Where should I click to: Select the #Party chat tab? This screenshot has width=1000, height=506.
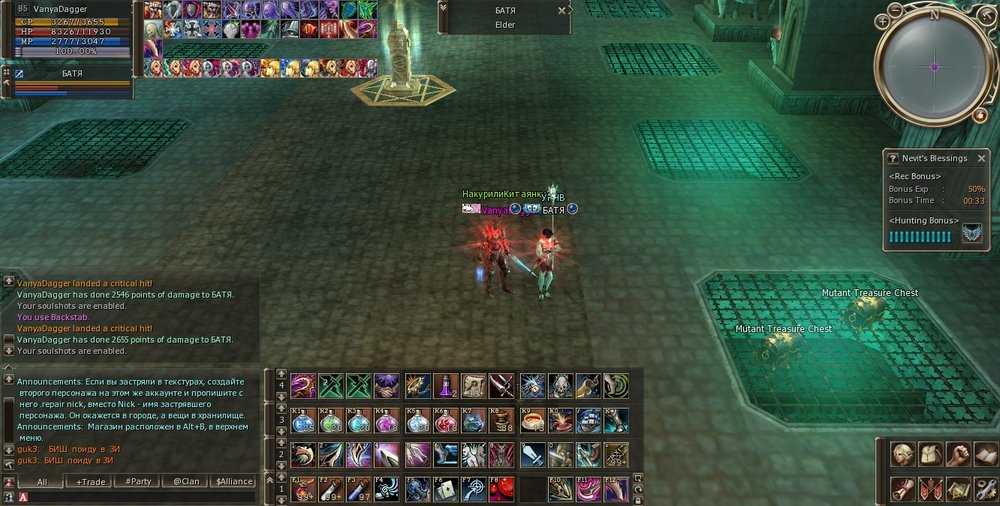pos(138,481)
